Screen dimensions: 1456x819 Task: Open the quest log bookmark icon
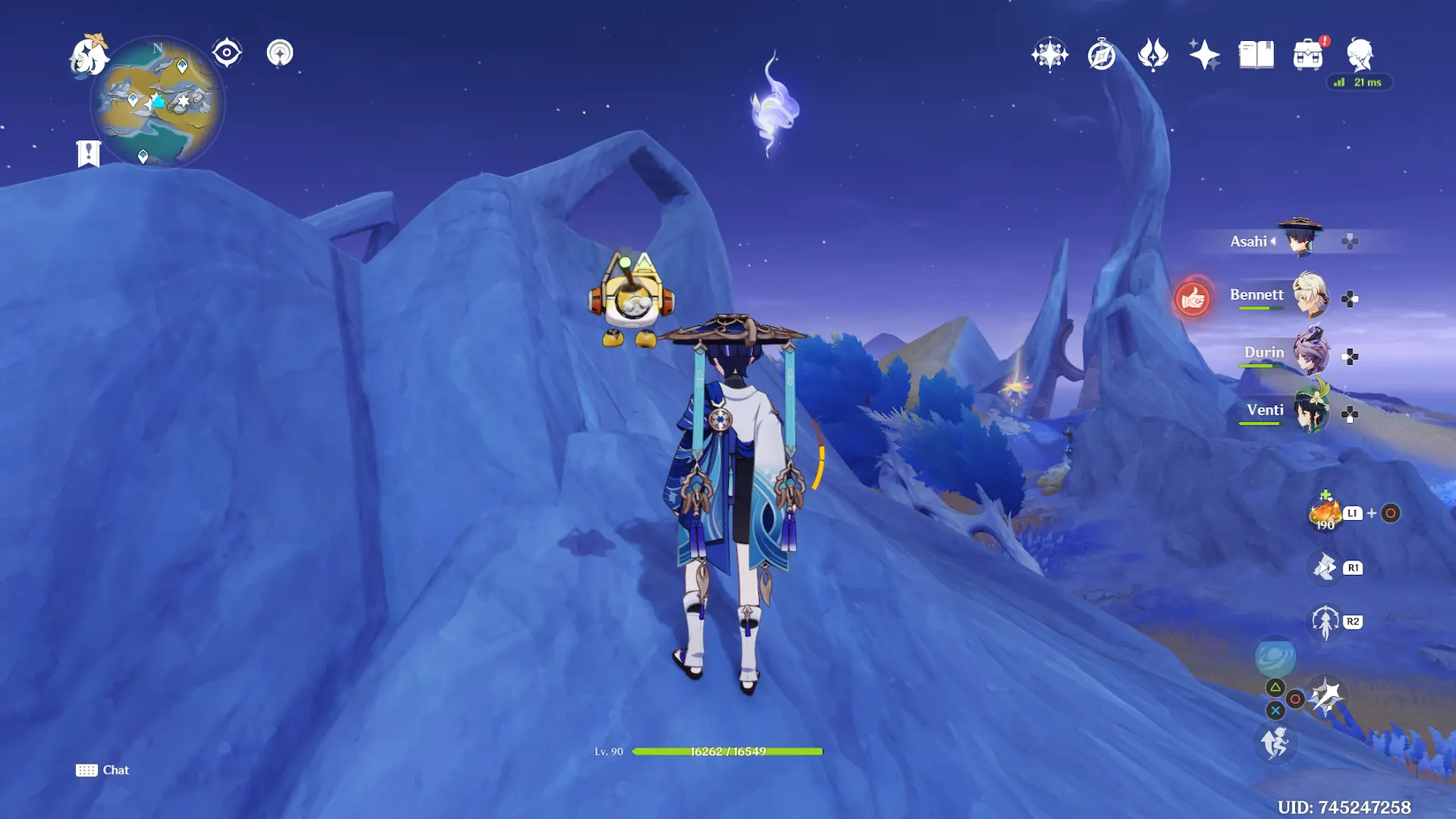89,153
